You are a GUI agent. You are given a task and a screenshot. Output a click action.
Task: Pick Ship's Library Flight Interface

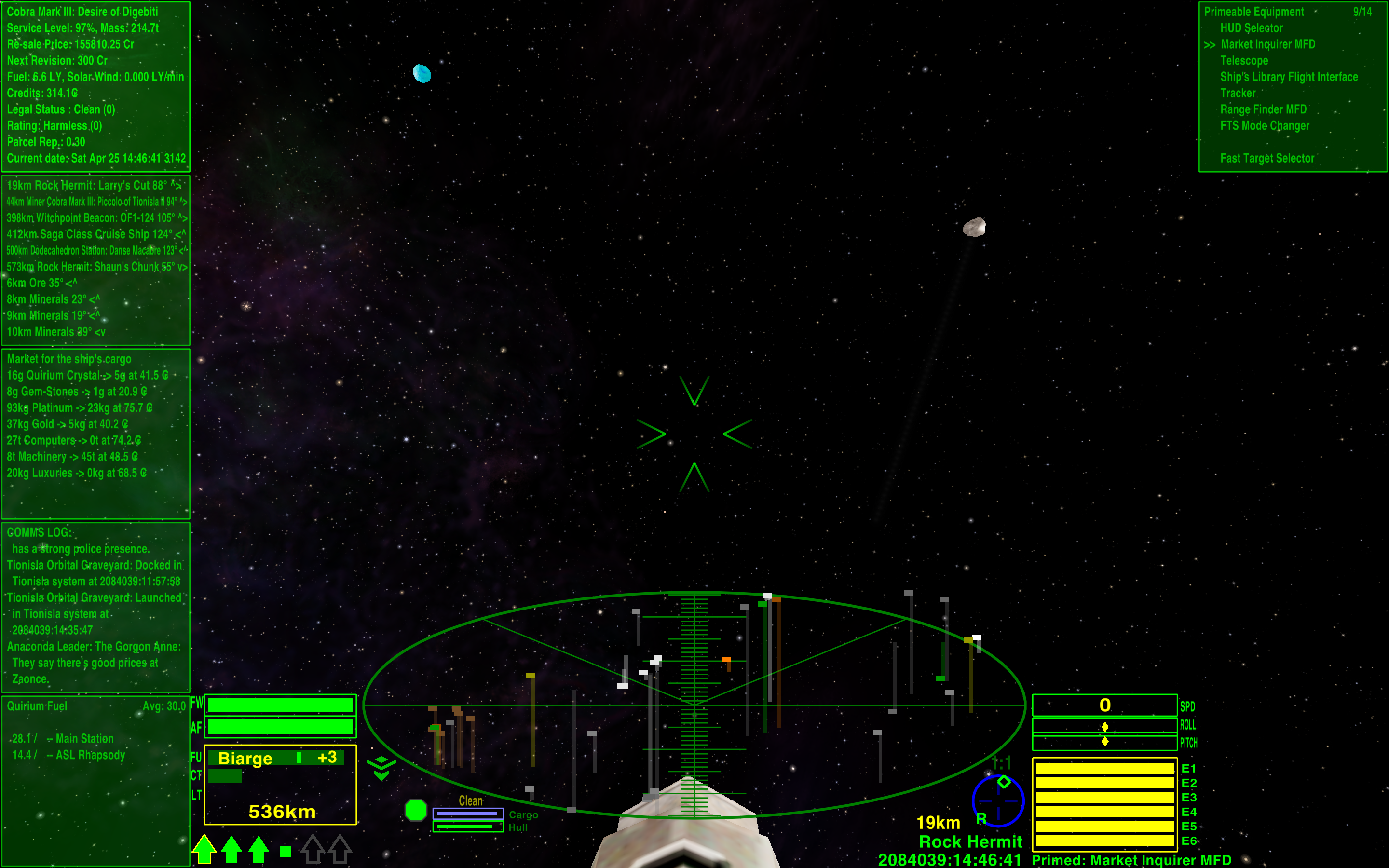[1289, 77]
